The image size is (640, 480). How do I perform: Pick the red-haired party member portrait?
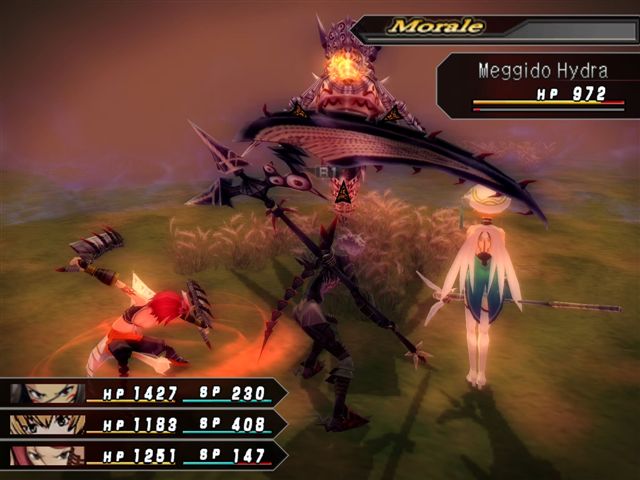pyautogui.click(x=47, y=456)
